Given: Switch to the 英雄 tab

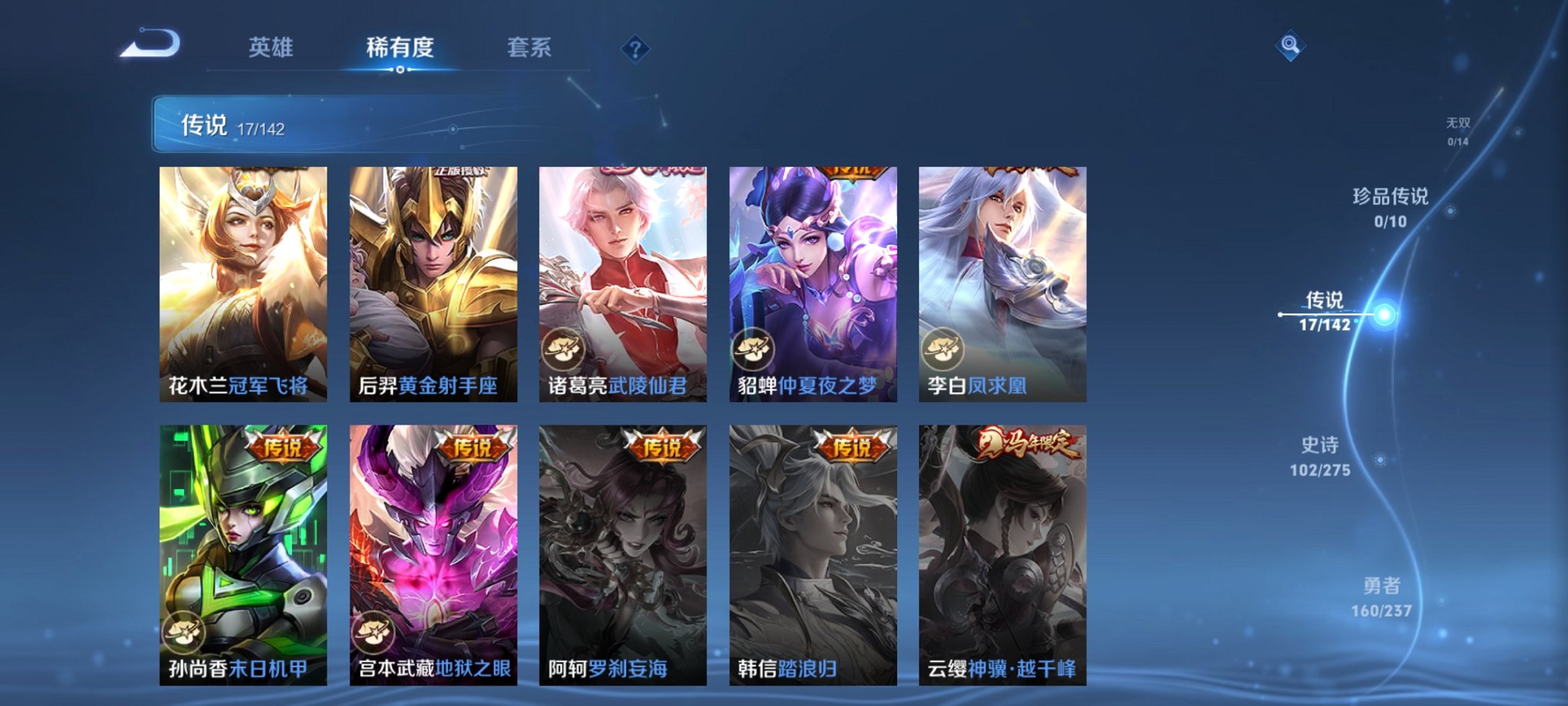Looking at the screenshot, I should tap(272, 46).
